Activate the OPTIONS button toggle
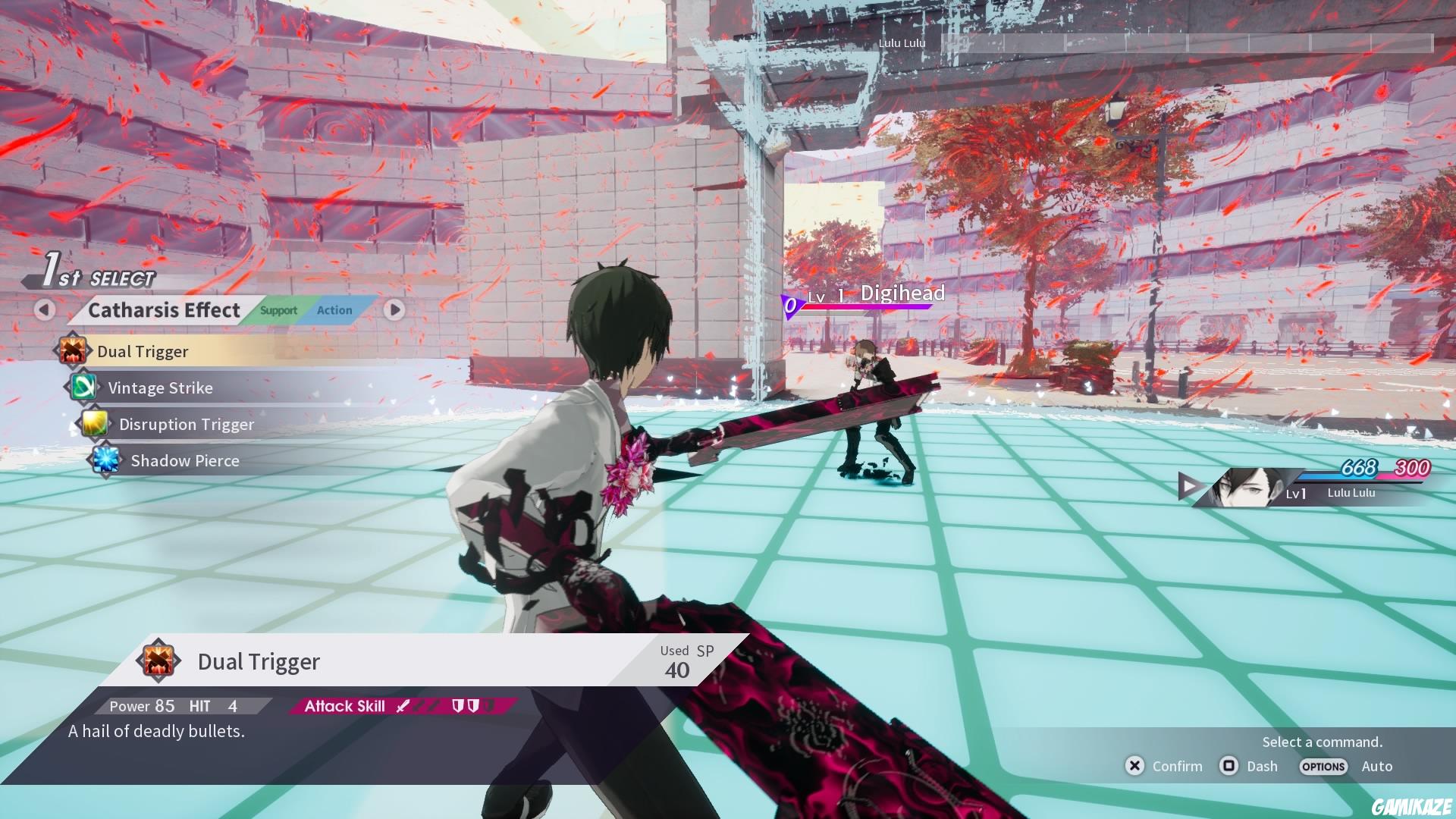 tap(1323, 767)
